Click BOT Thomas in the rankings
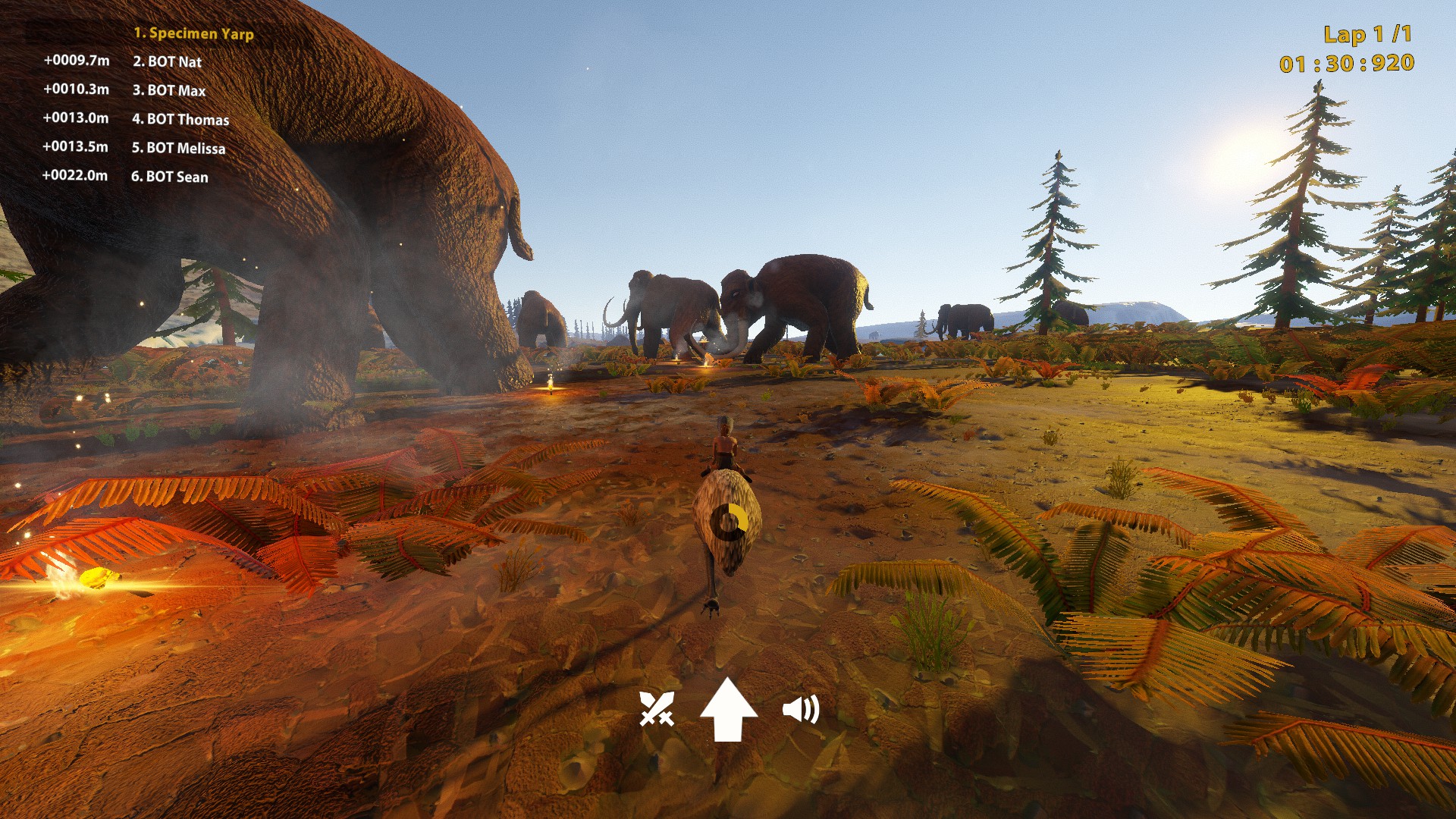This screenshot has width=1456, height=819. (x=180, y=120)
